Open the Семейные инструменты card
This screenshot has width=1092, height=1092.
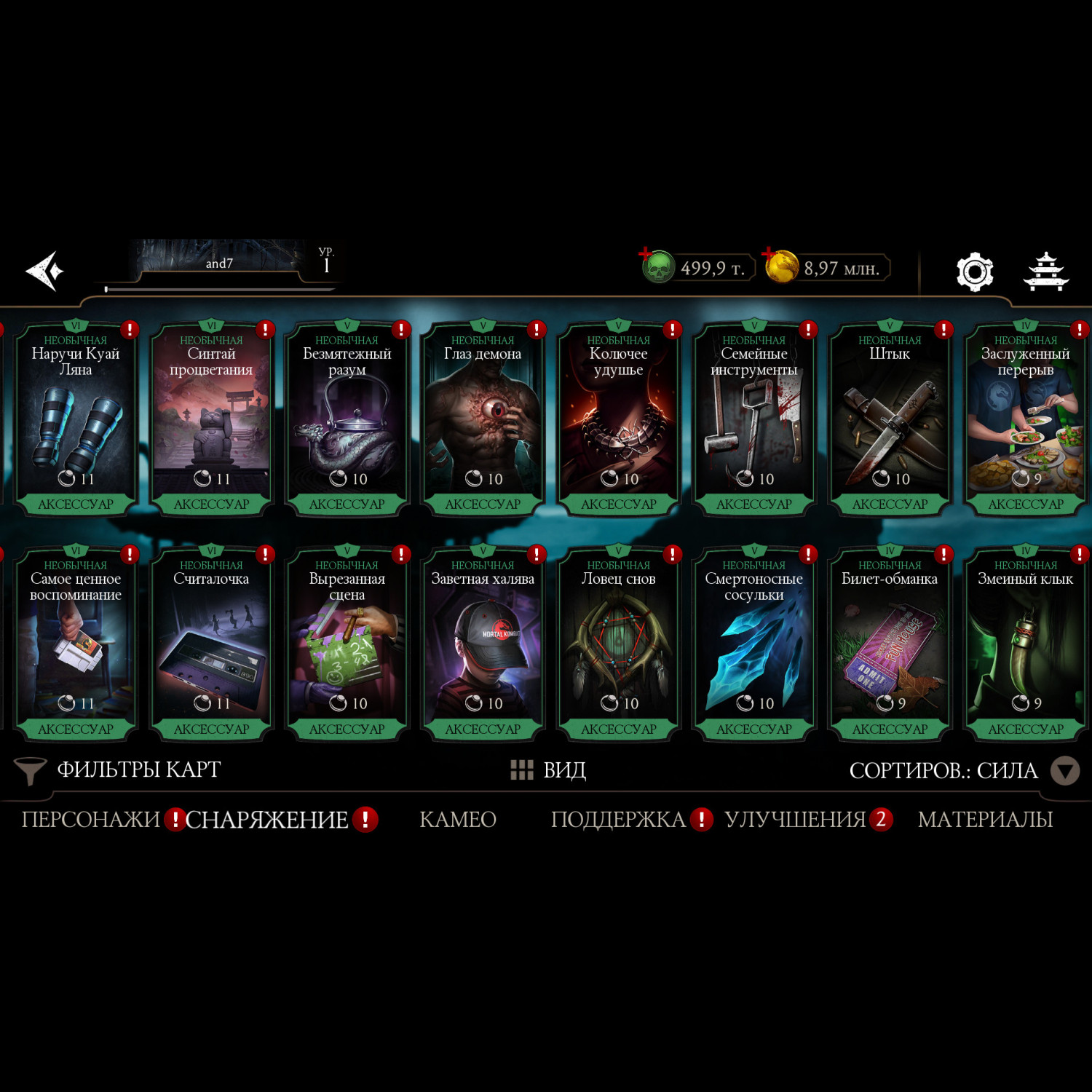[754, 420]
